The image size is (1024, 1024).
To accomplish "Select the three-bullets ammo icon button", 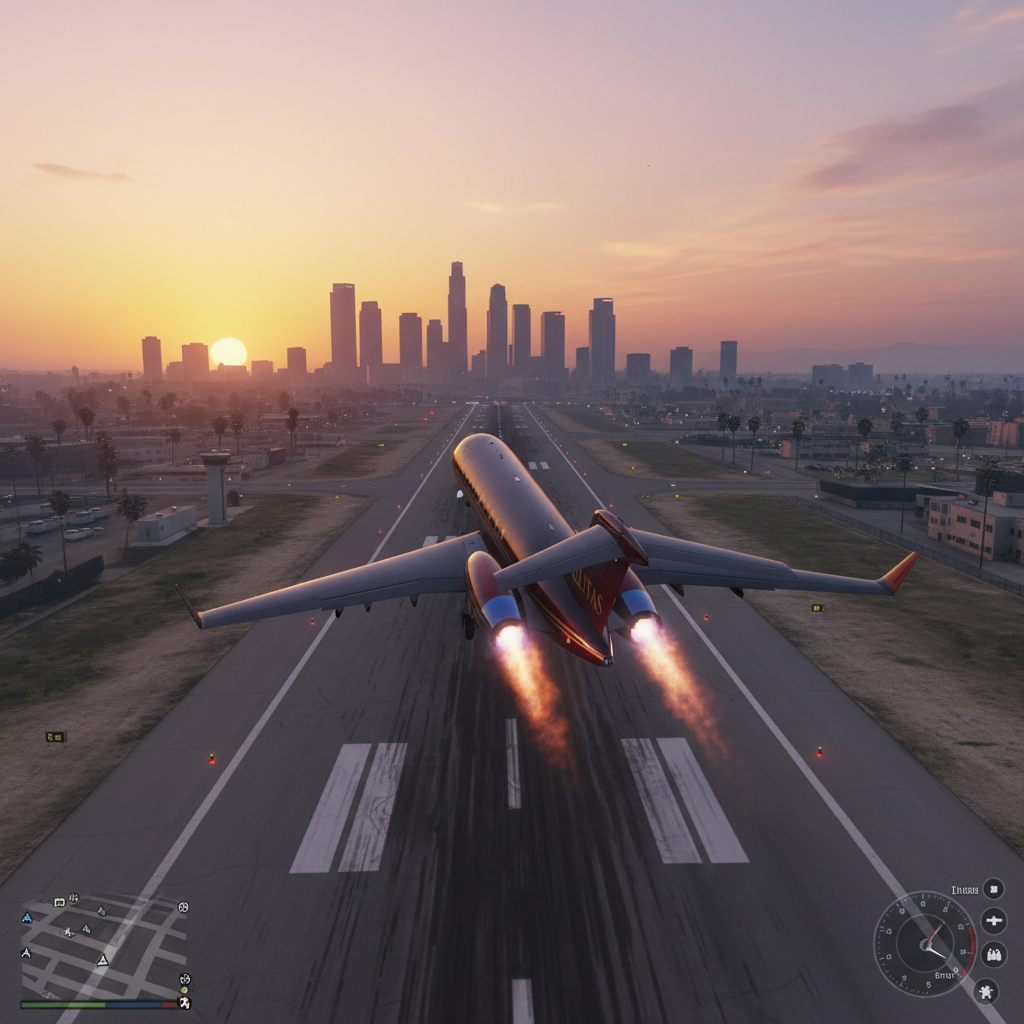I will pyautogui.click(x=993, y=954).
